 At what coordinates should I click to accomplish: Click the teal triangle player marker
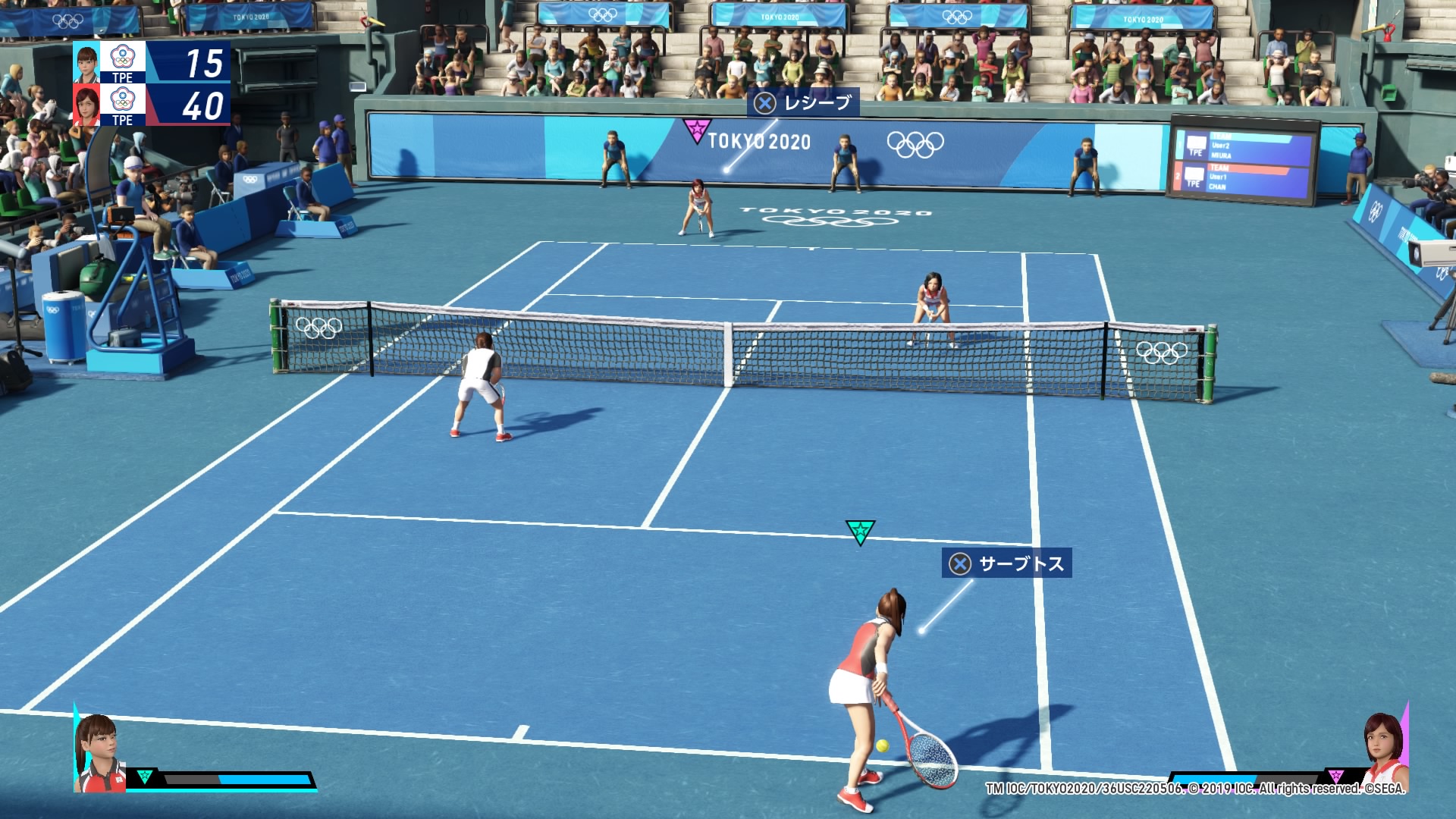pos(860,531)
